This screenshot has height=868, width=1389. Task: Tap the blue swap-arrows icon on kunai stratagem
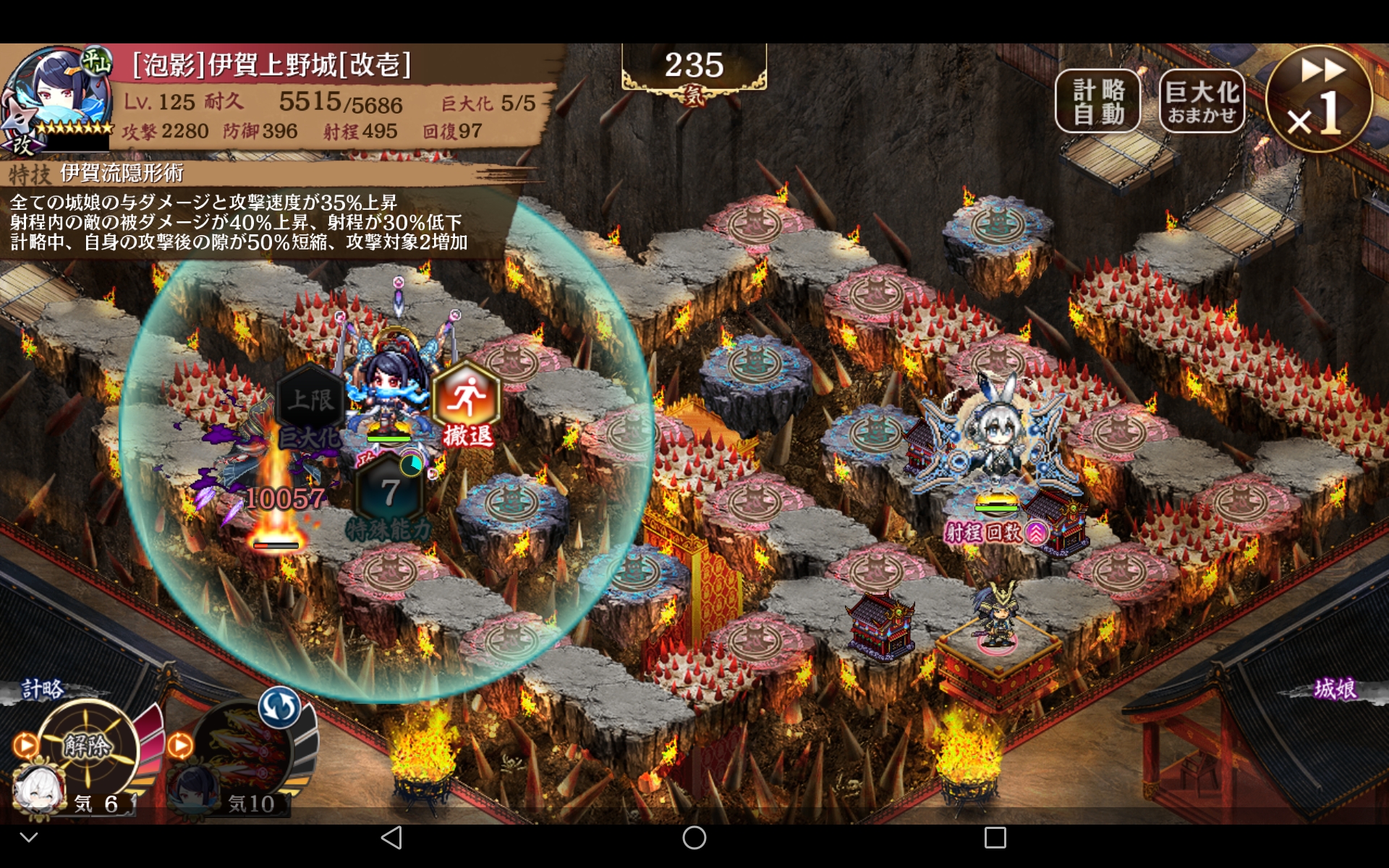279,707
